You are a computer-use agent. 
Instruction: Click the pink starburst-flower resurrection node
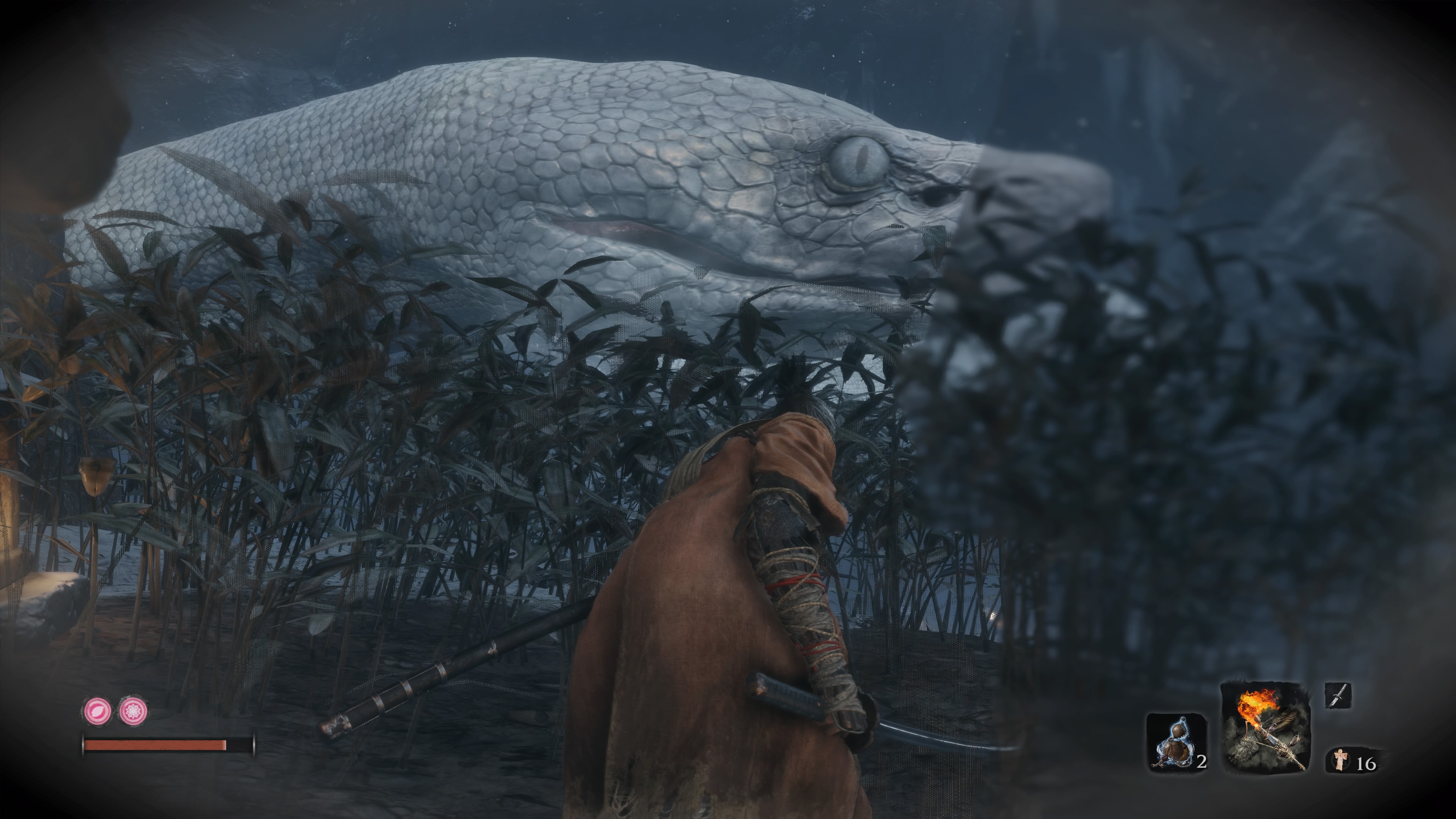(133, 711)
